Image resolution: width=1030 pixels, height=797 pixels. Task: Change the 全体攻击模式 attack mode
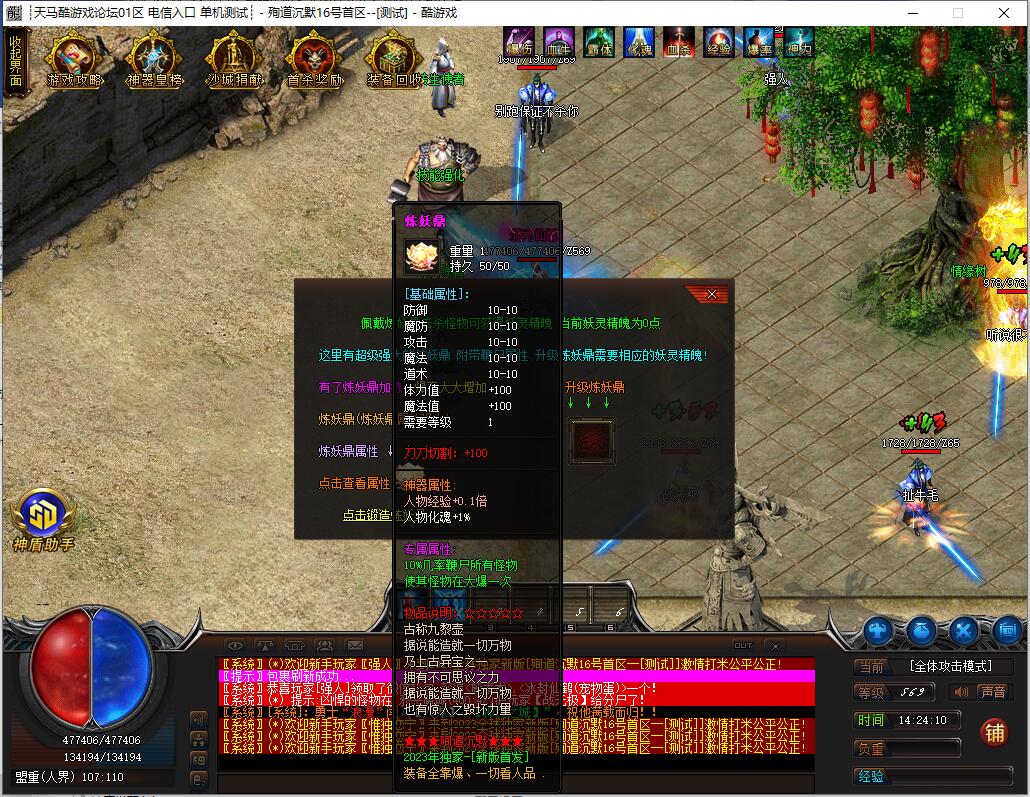[948, 666]
